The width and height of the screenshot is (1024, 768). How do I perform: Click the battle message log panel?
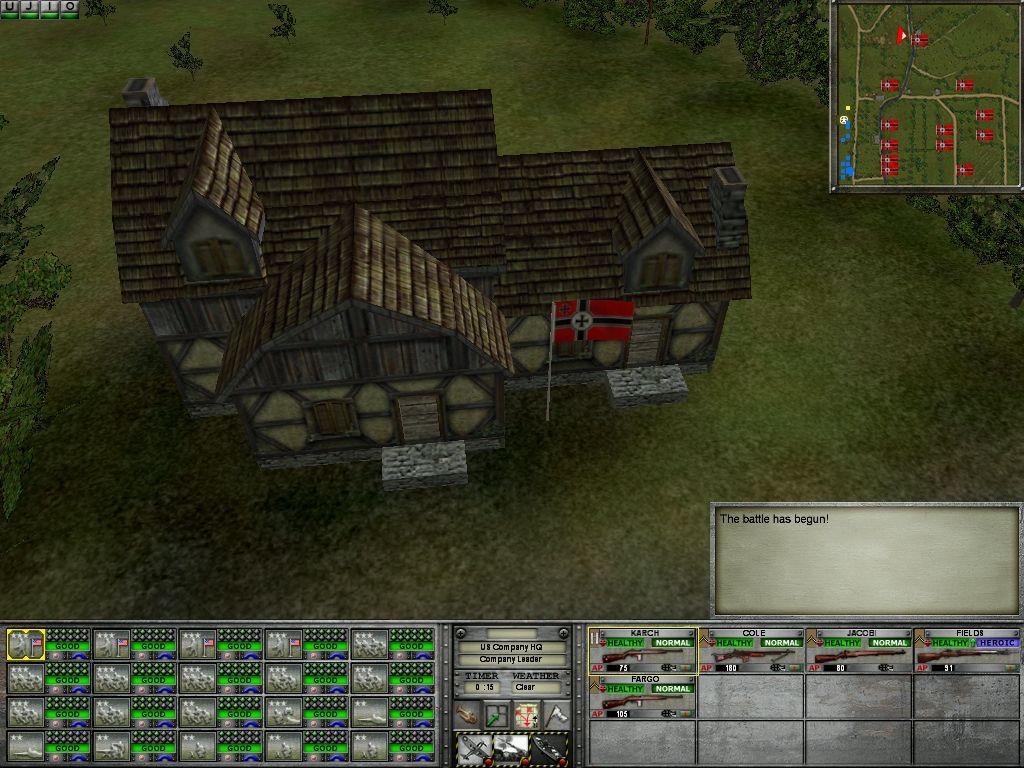pos(865,560)
